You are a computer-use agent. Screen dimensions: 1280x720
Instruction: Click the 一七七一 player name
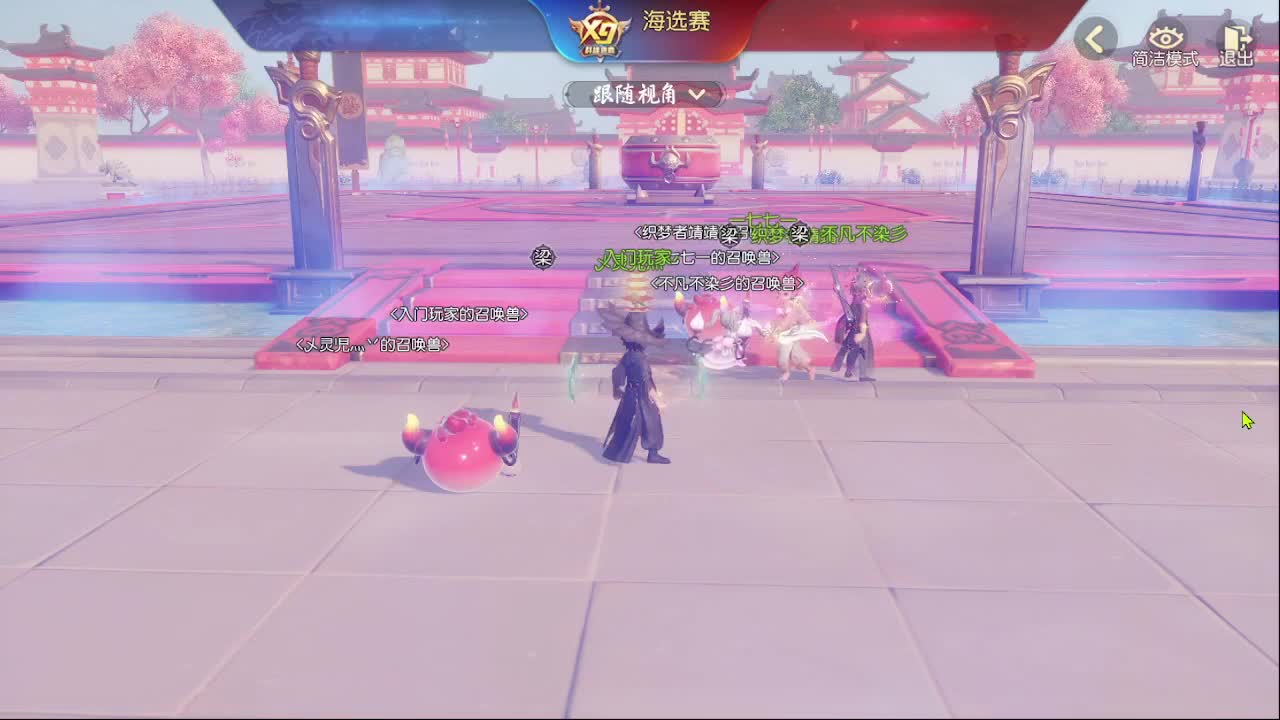pos(764,219)
